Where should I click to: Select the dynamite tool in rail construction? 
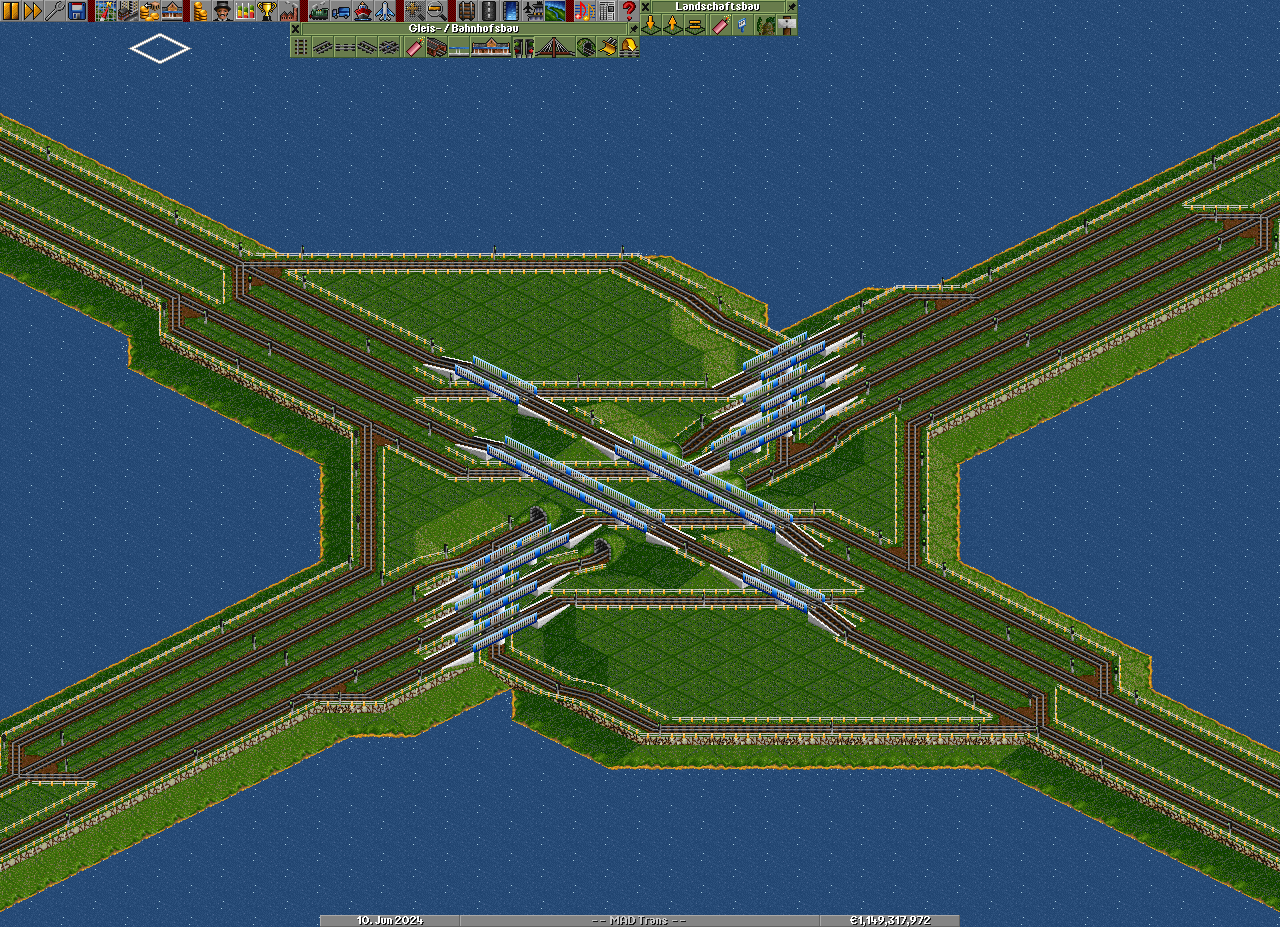point(414,47)
